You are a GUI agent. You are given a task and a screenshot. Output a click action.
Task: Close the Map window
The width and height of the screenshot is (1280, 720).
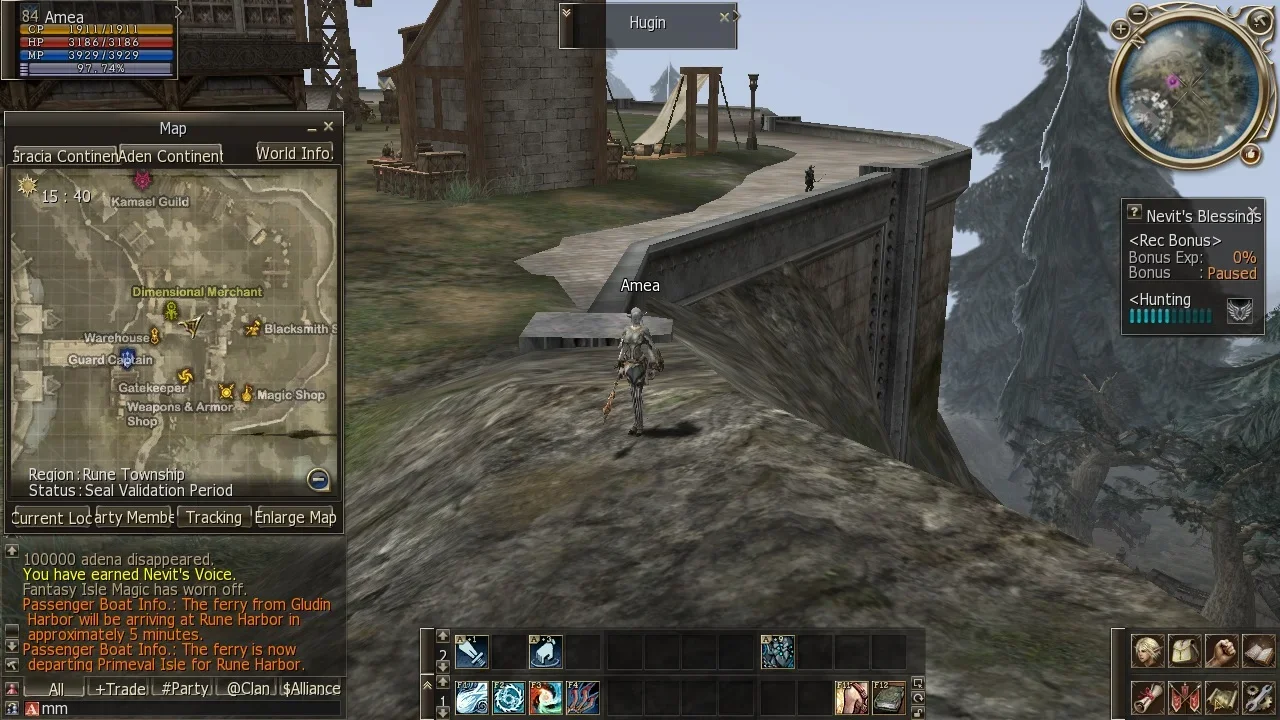[x=328, y=127]
